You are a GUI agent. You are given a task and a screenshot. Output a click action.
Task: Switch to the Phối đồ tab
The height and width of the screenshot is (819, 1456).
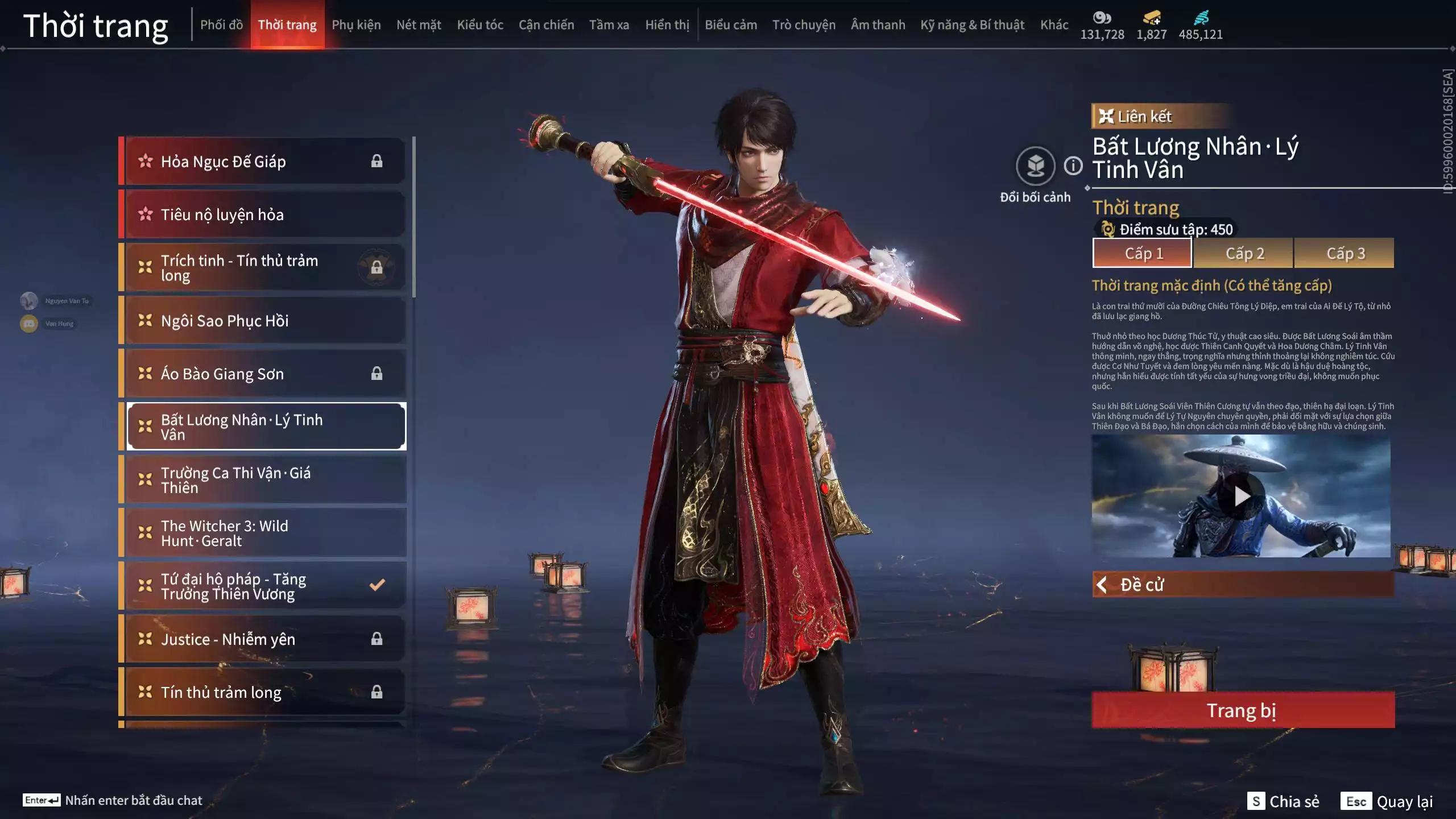(221, 25)
